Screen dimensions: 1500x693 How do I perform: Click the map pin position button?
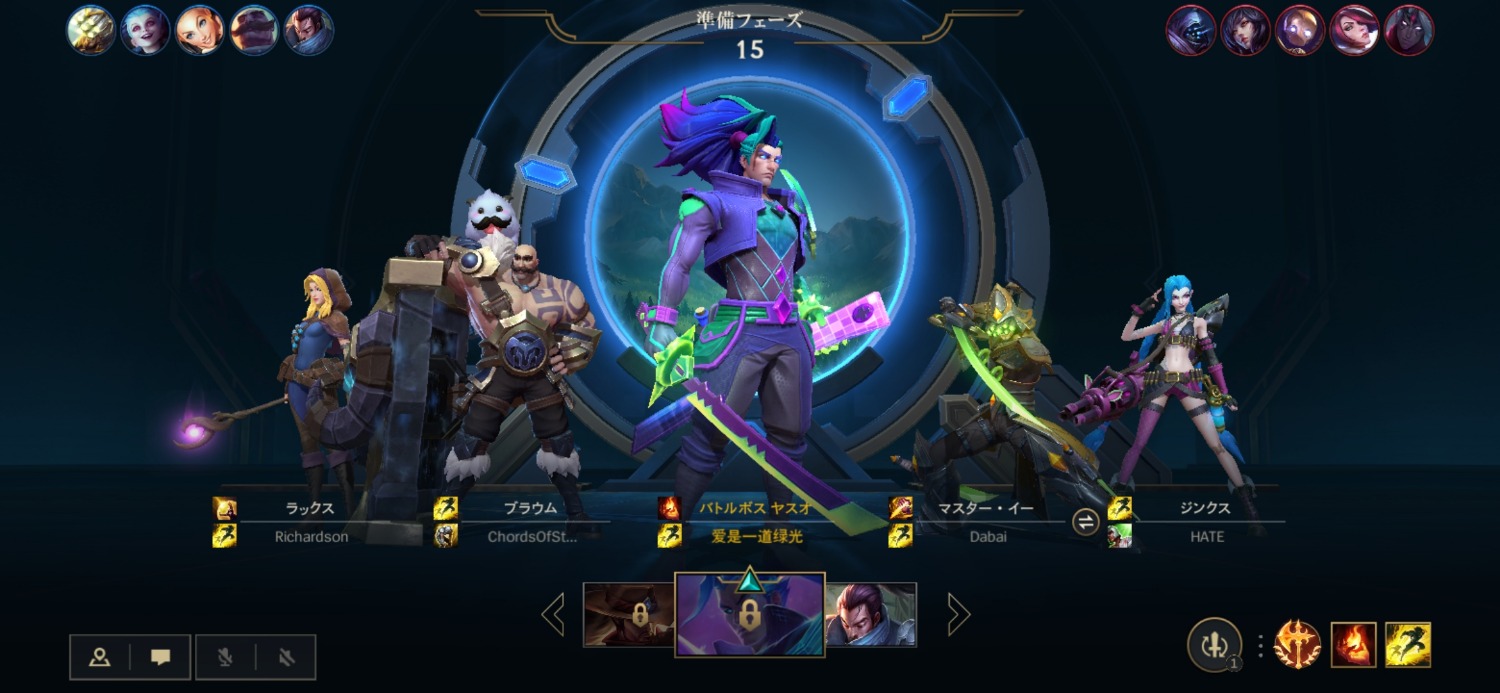[x=100, y=657]
